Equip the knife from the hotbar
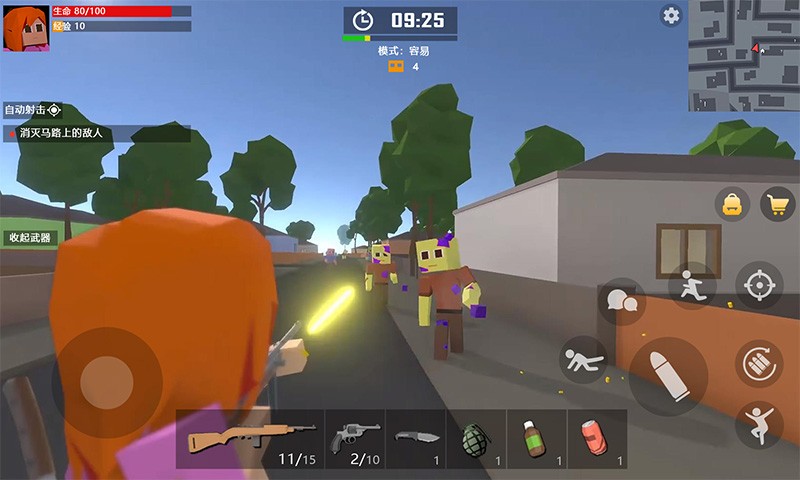The width and height of the screenshot is (800, 480). pos(415,439)
